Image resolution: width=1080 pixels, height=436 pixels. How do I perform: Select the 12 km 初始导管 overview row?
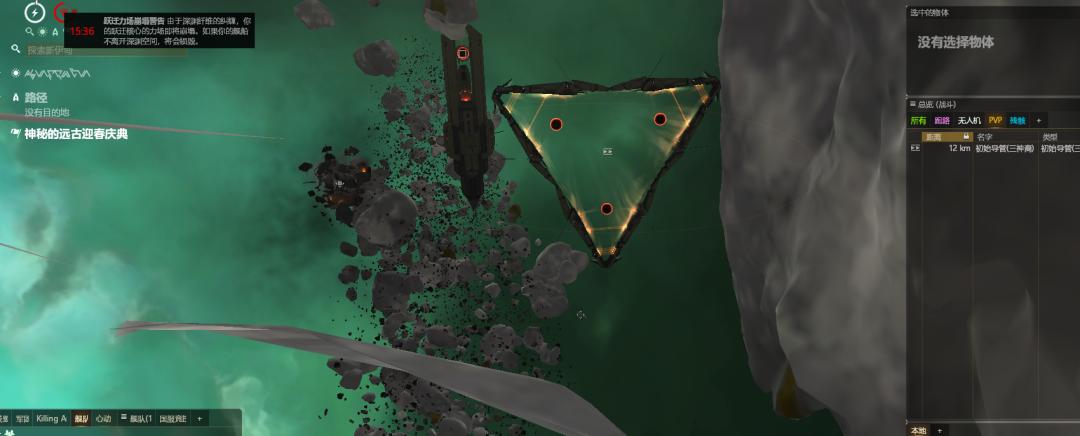[990, 148]
